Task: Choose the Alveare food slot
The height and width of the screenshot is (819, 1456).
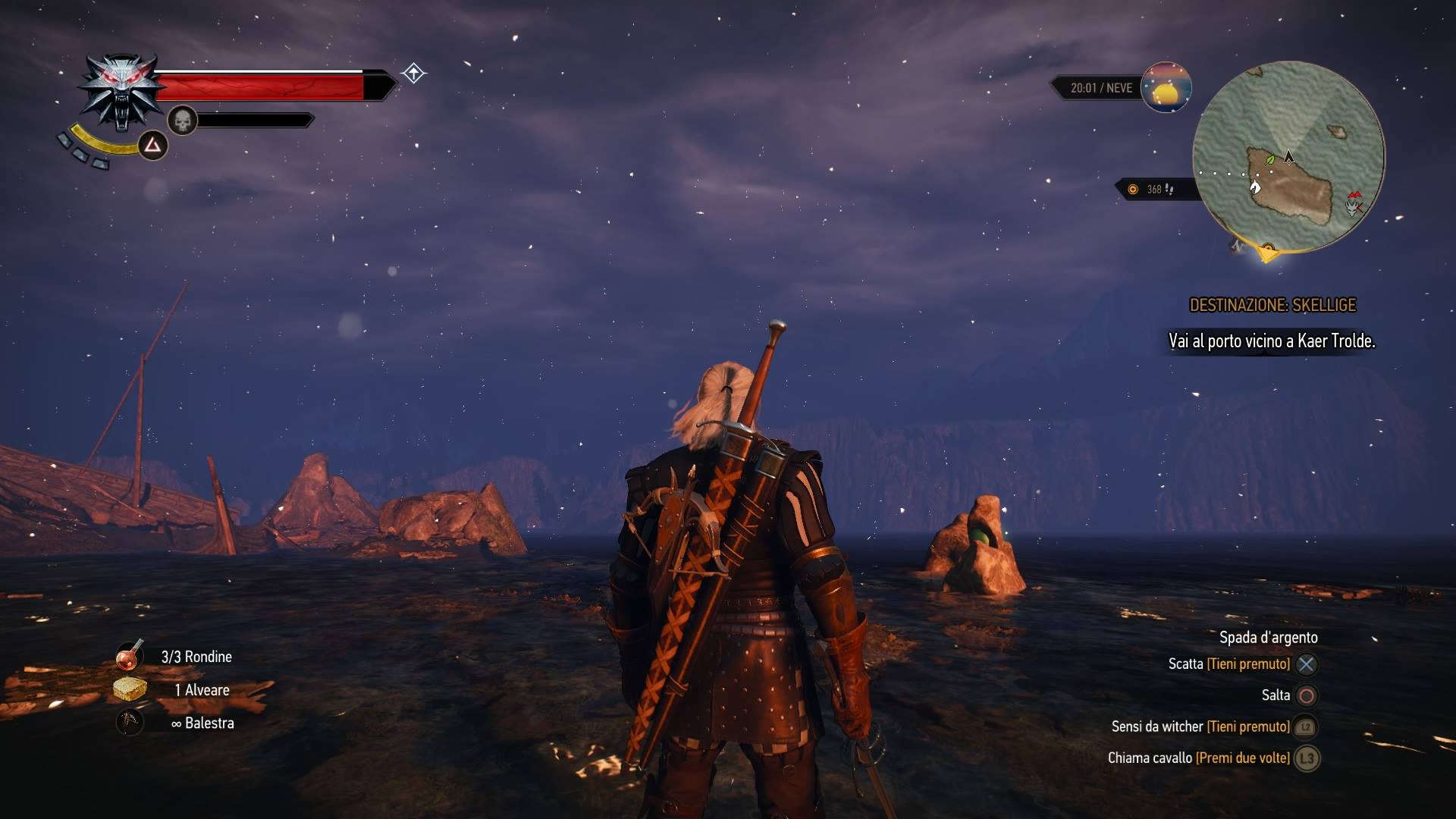Action: click(x=130, y=689)
